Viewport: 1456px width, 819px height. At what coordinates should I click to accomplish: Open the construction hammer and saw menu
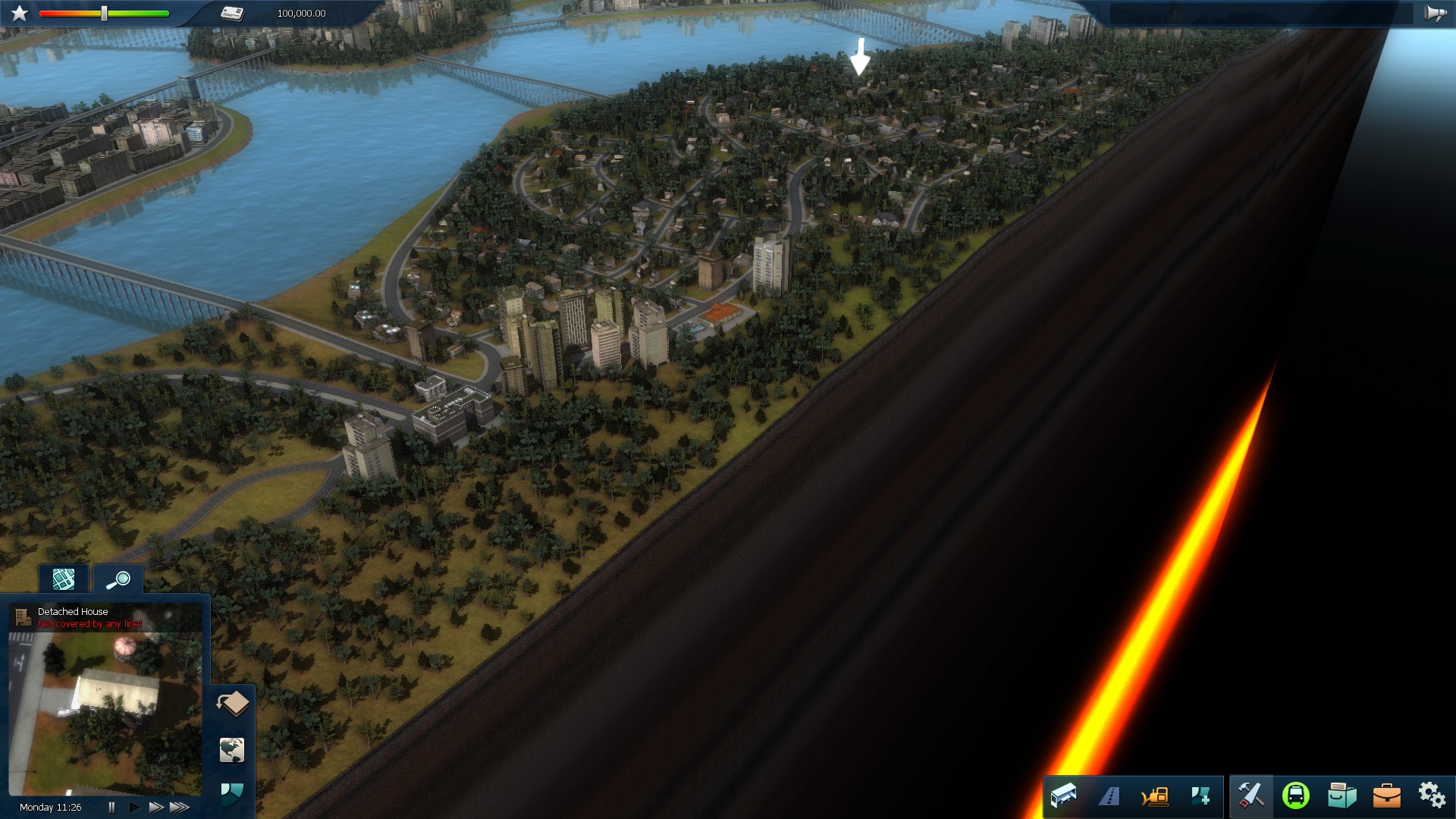click(x=1251, y=796)
